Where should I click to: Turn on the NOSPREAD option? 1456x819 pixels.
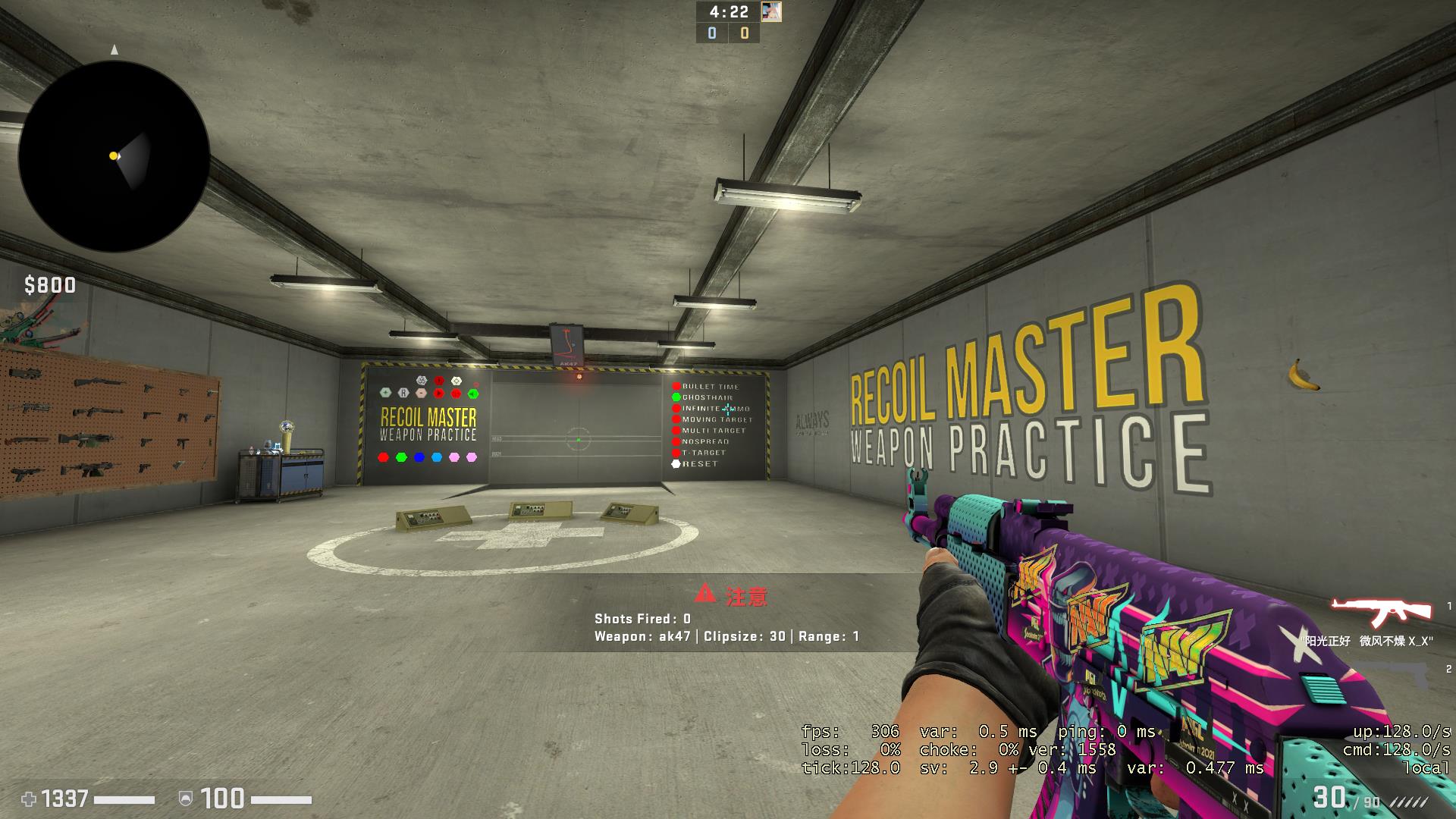(676, 441)
